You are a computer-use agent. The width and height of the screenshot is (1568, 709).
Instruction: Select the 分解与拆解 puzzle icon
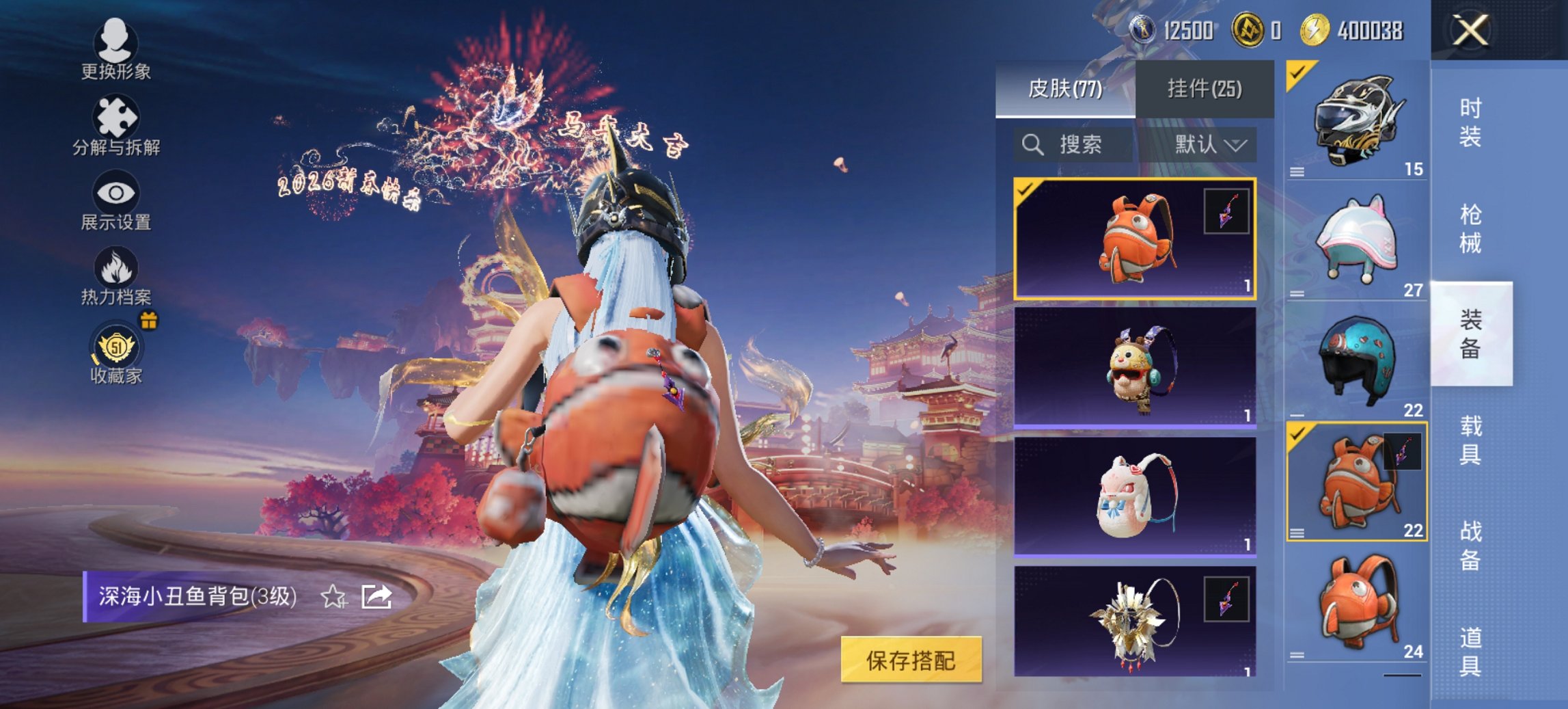[x=116, y=118]
